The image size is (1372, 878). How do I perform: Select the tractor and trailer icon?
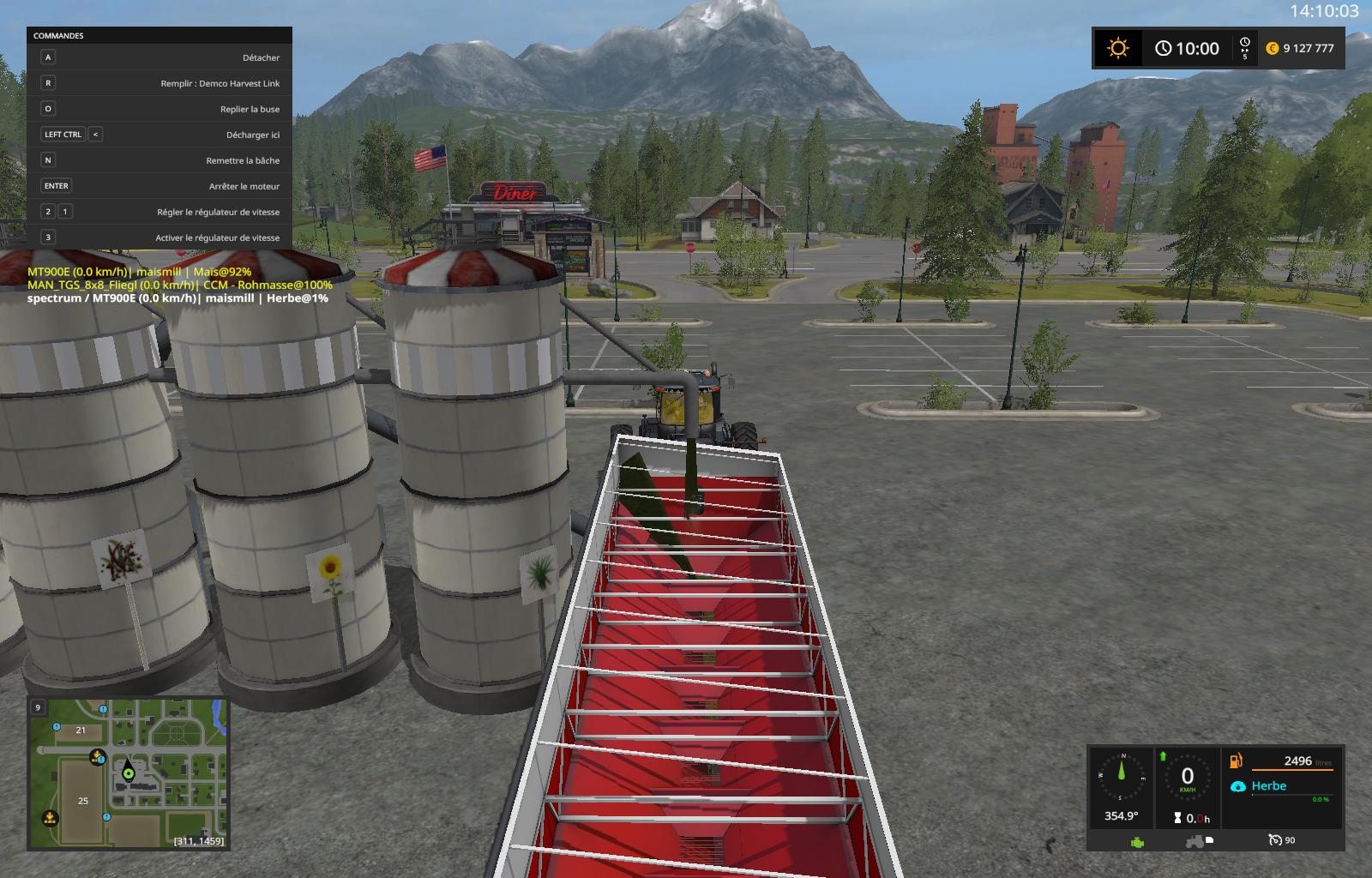pyautogui.click(x=1197, y=841)
